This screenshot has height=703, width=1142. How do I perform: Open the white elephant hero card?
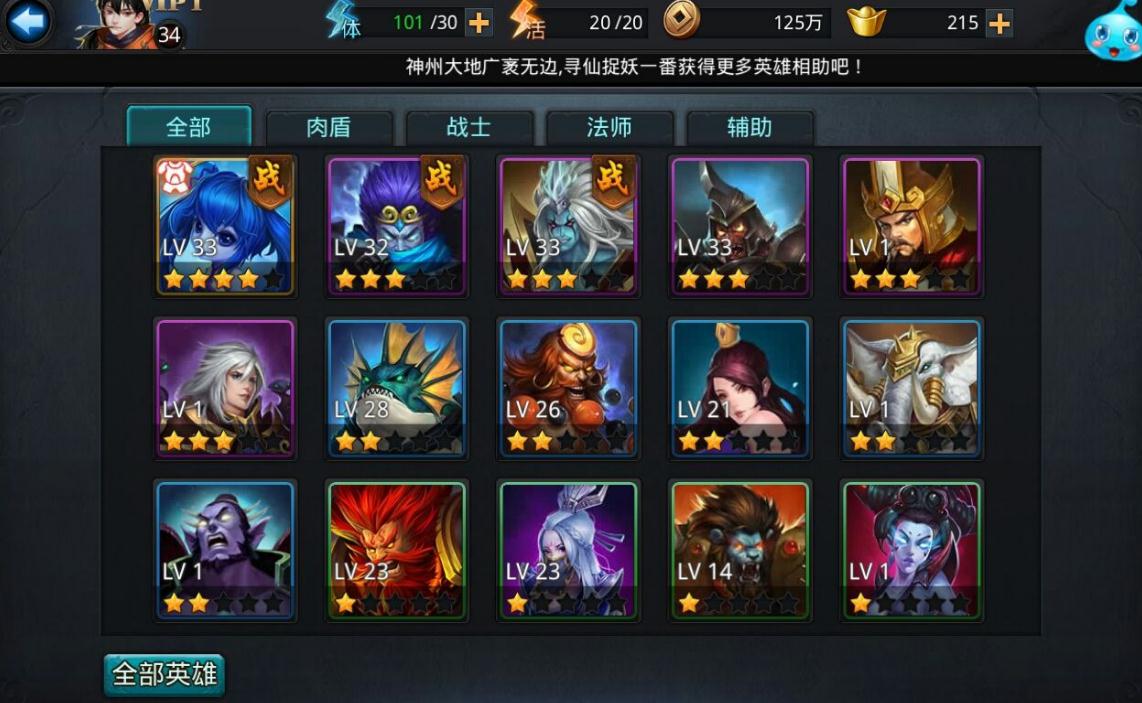[x=912, y=388]
